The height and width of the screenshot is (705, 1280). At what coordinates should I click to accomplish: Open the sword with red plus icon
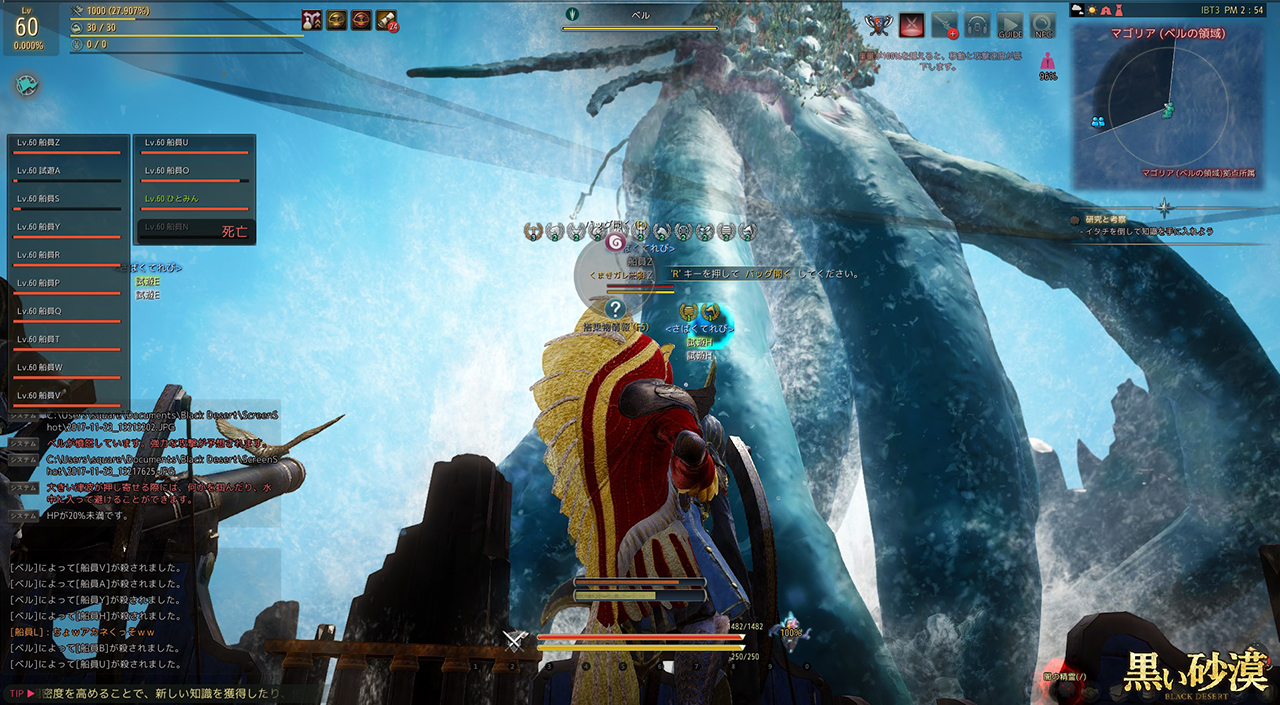point(944,24)
